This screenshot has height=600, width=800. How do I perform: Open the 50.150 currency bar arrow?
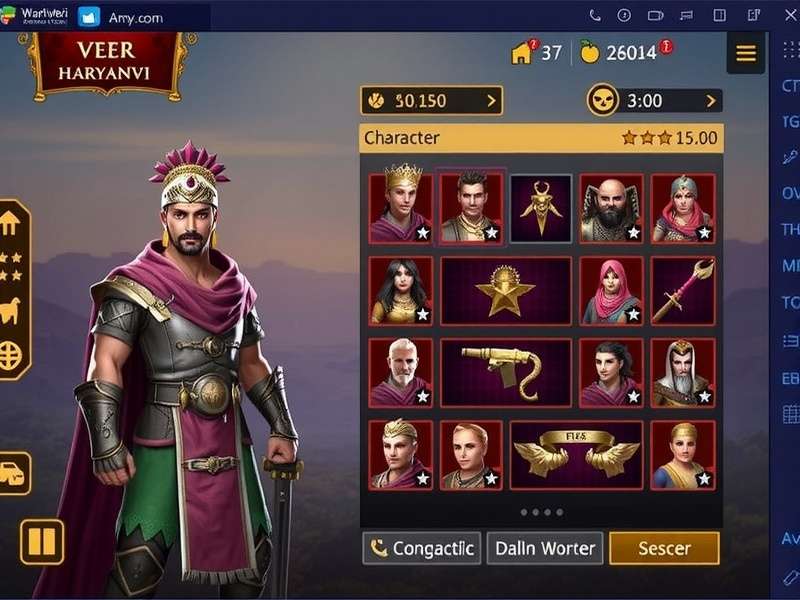[x=491, y=101]
